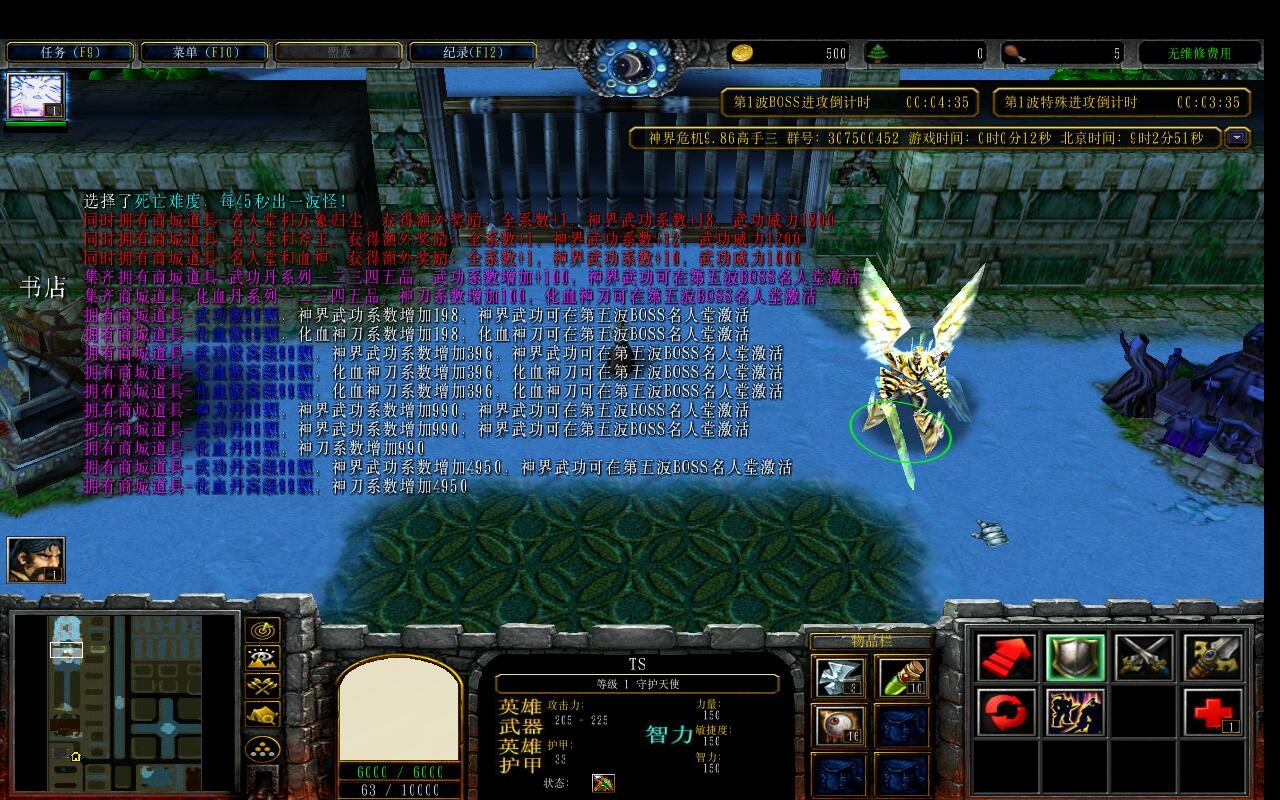
Task: Open the red cross hero skills menu
Action: pyautogui.click(x=1213, y=713)
